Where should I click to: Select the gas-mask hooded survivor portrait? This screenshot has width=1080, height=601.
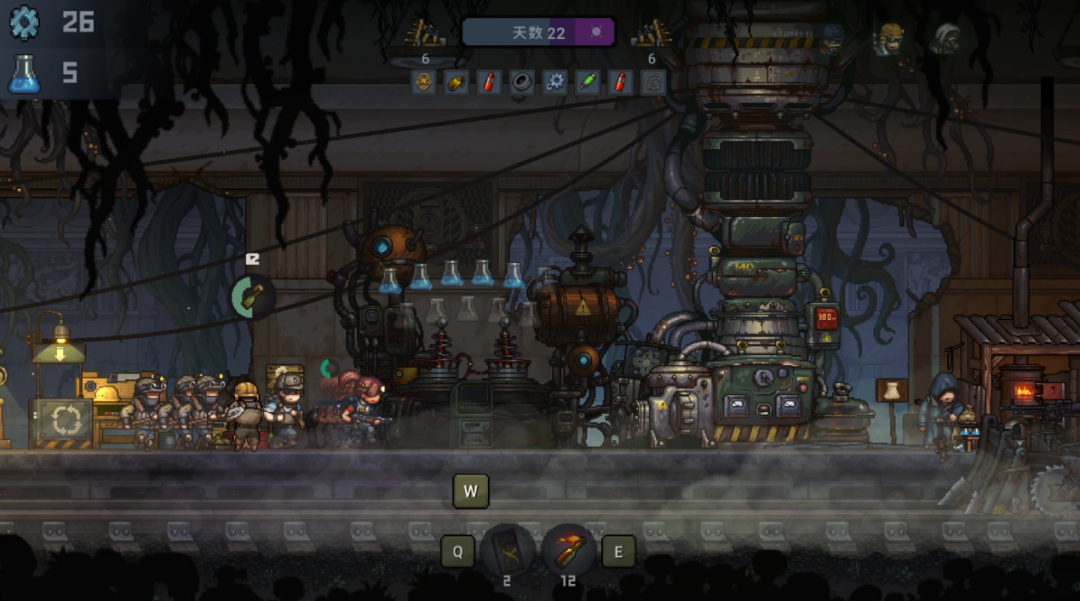click(946, 39)
